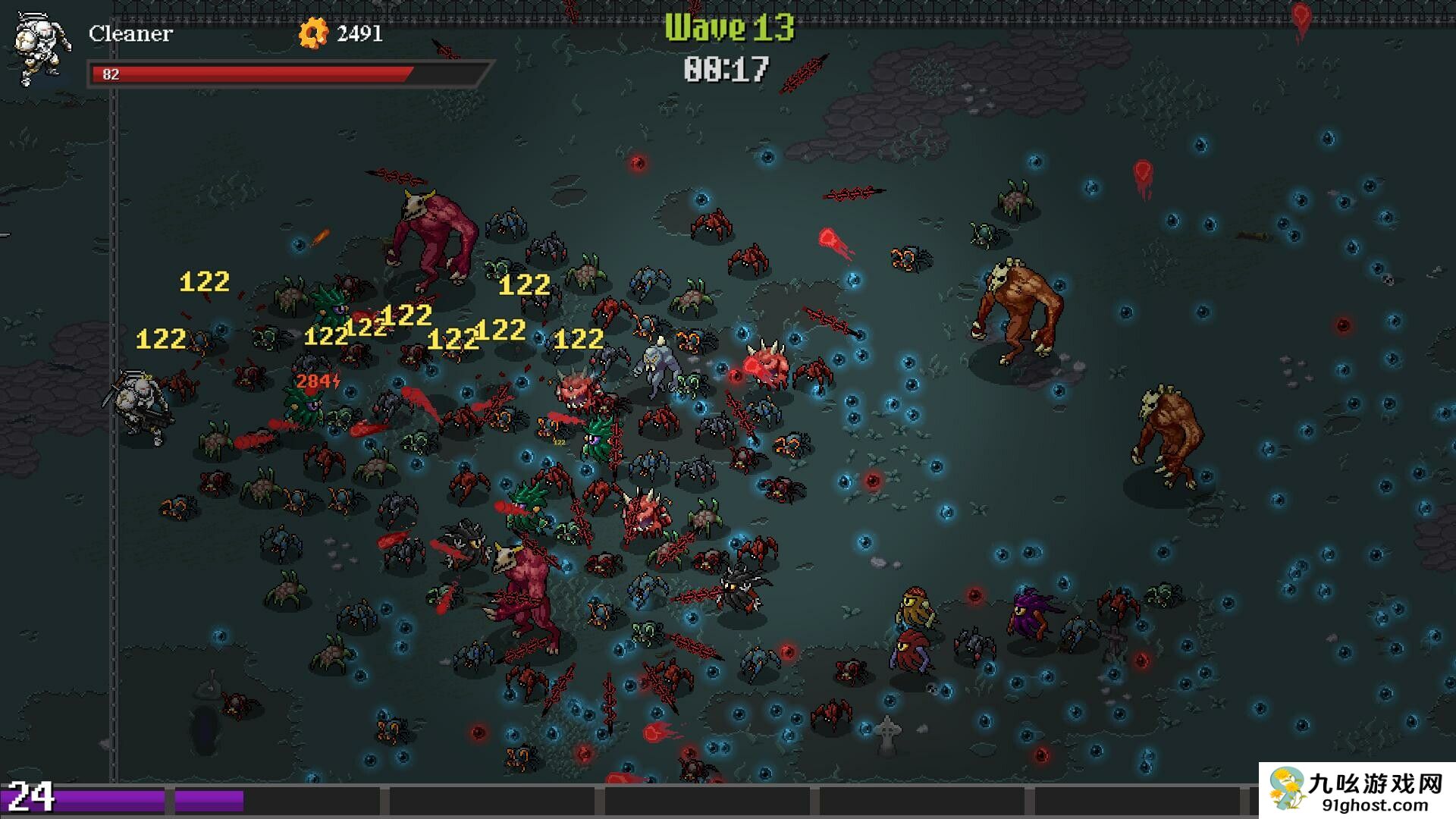Click the Cleaner character portrait
This screenshot has height=819, width=1456.
42,49
